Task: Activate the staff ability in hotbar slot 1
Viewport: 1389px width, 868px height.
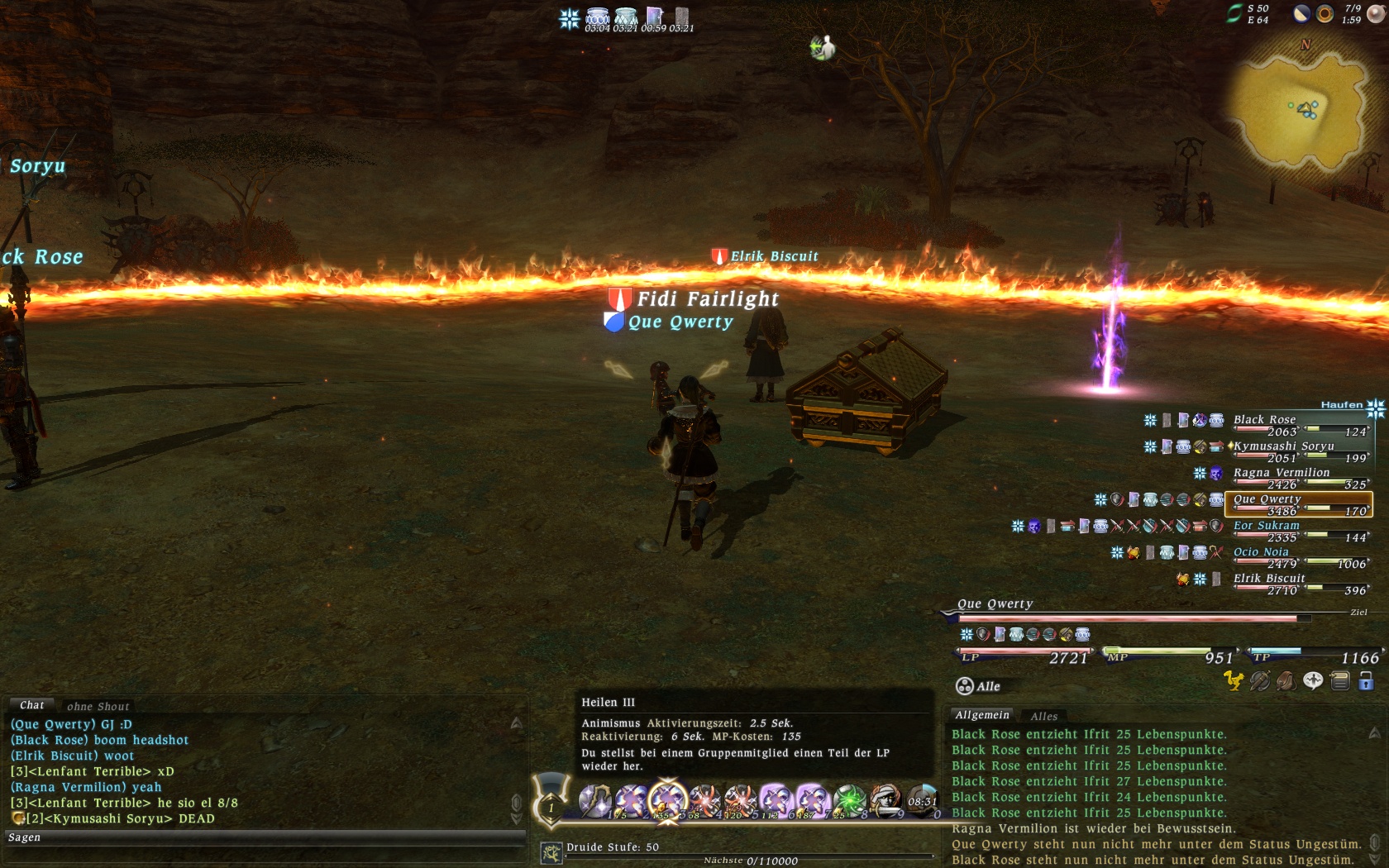Action: coord(595,800)
